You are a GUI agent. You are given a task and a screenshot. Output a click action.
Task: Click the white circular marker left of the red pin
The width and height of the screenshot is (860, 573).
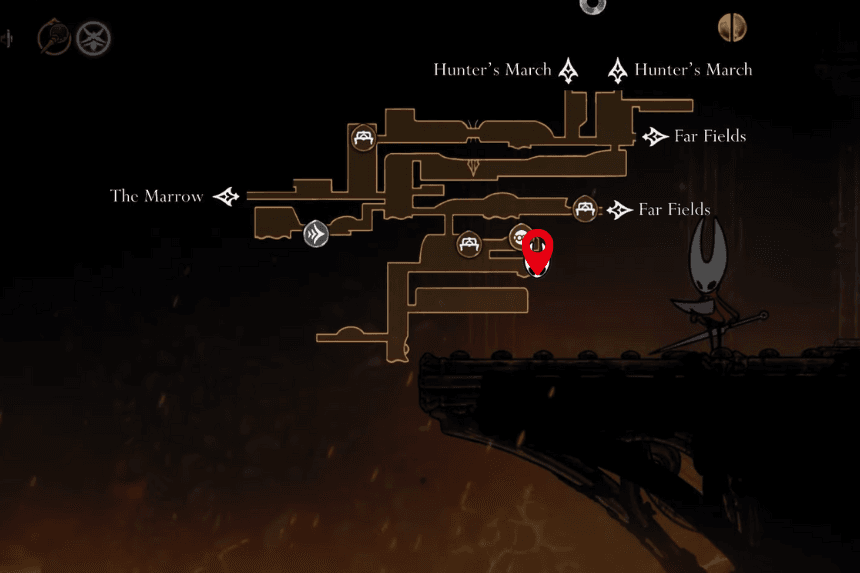click(520, 237)
